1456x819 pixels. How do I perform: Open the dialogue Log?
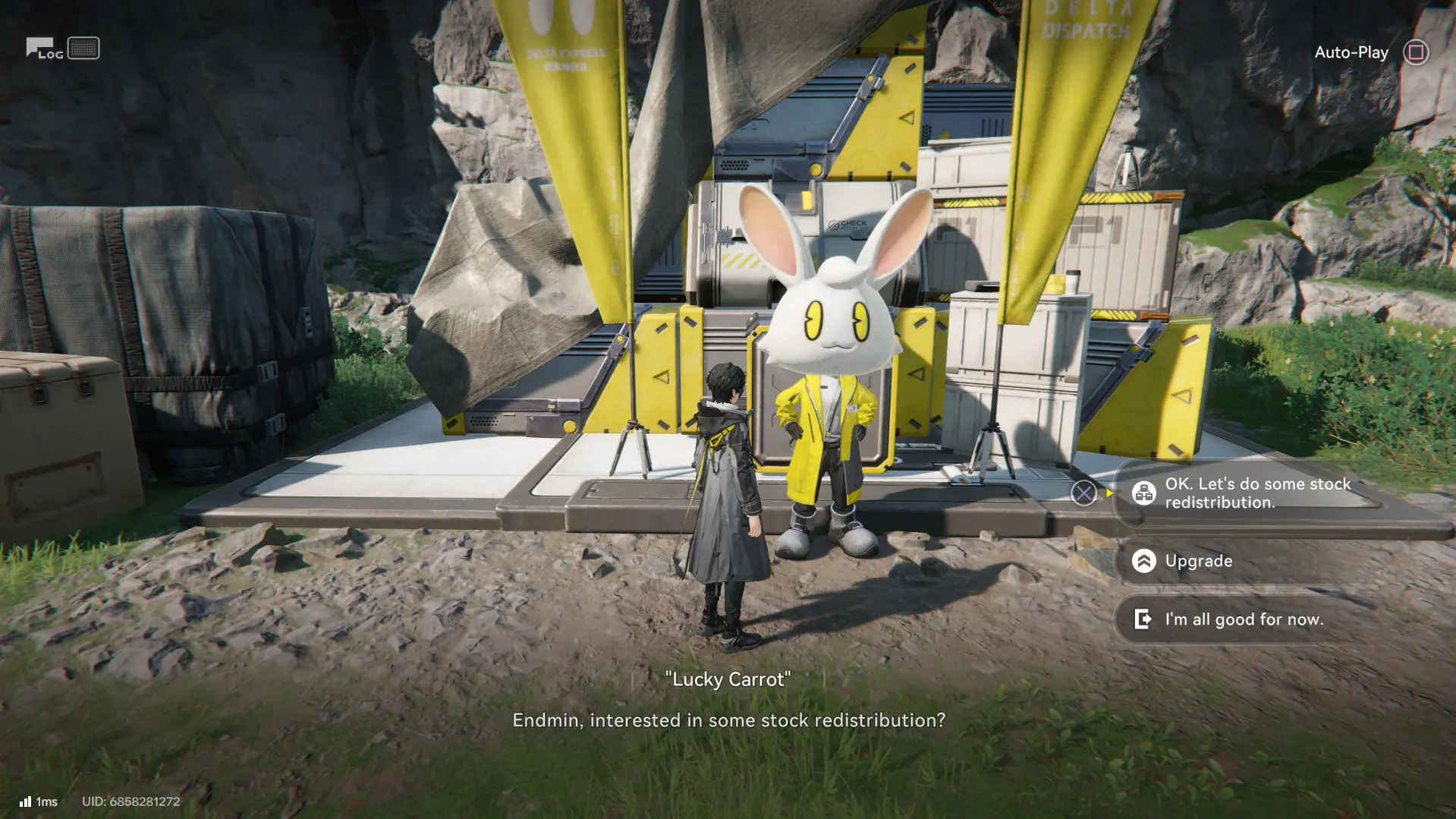pyautogui.click(x=44, y=49)
